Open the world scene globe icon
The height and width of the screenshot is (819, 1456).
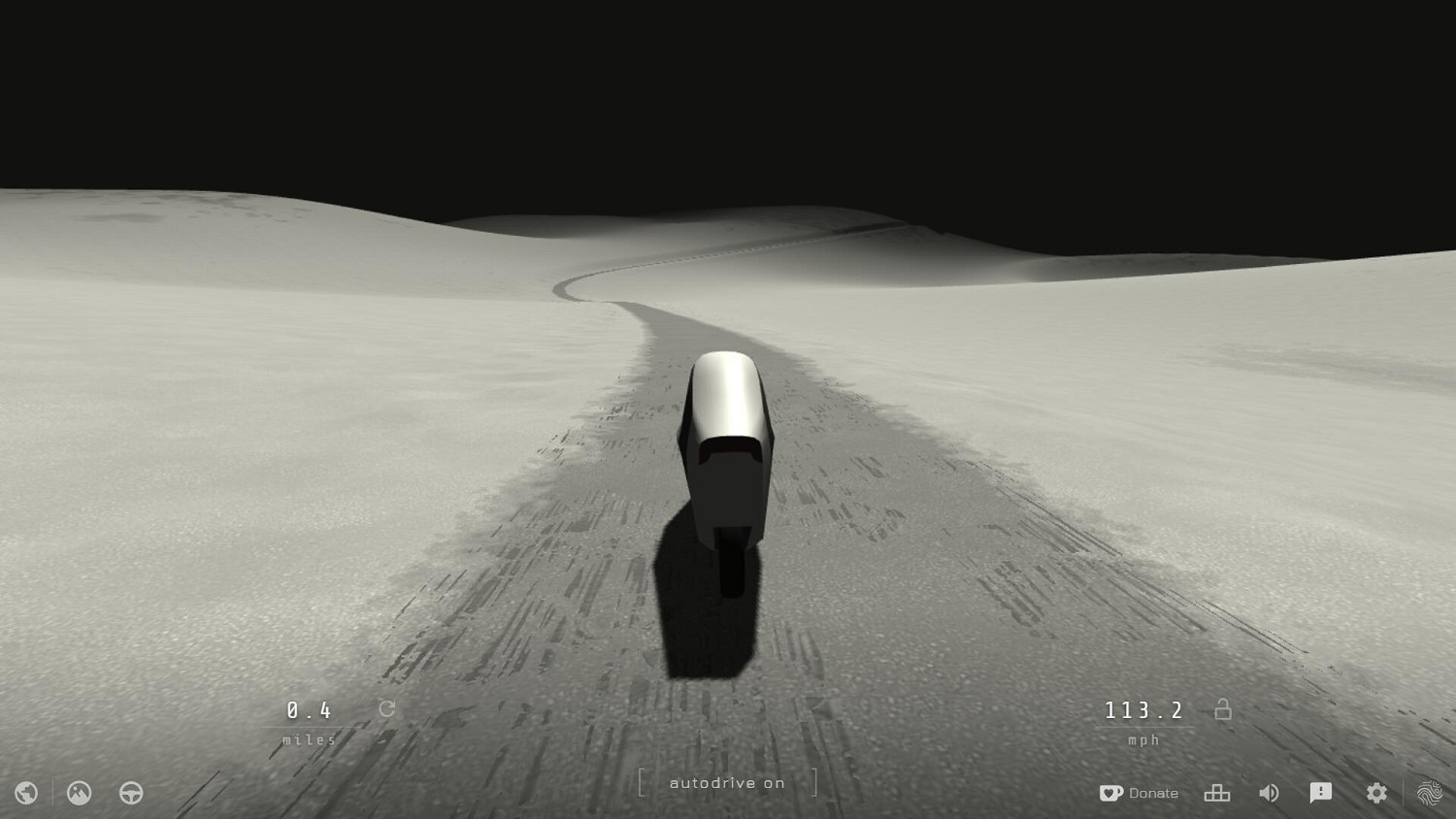tap(24, 793)
